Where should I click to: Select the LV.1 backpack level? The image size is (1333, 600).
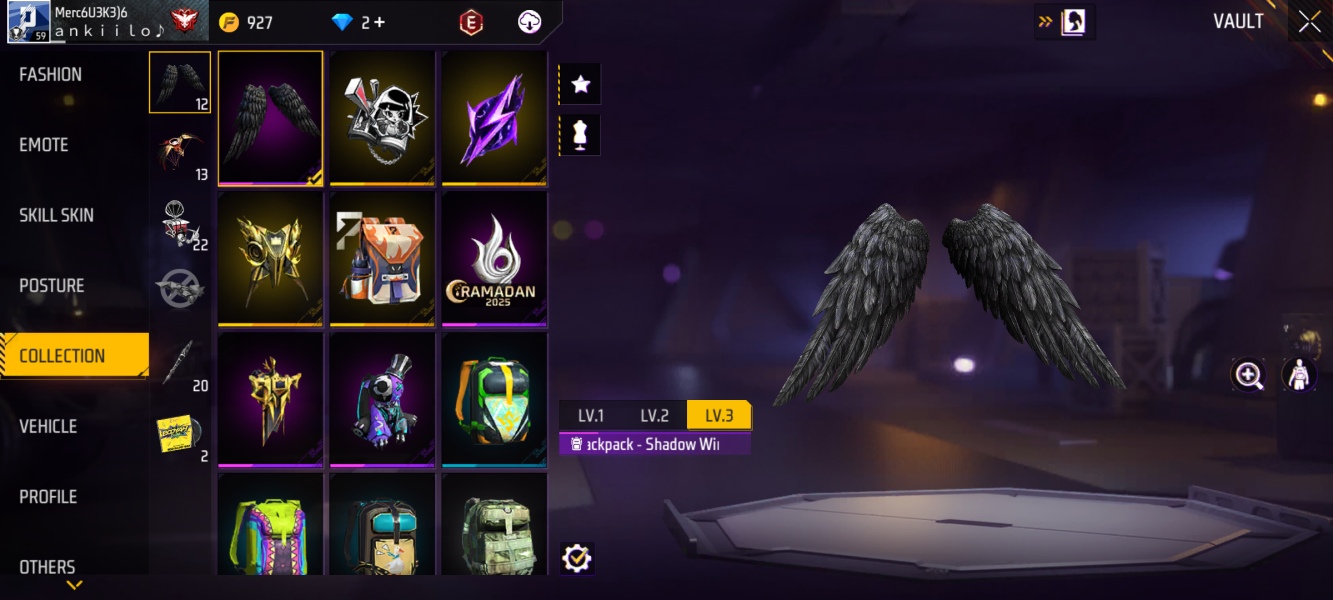591,416
